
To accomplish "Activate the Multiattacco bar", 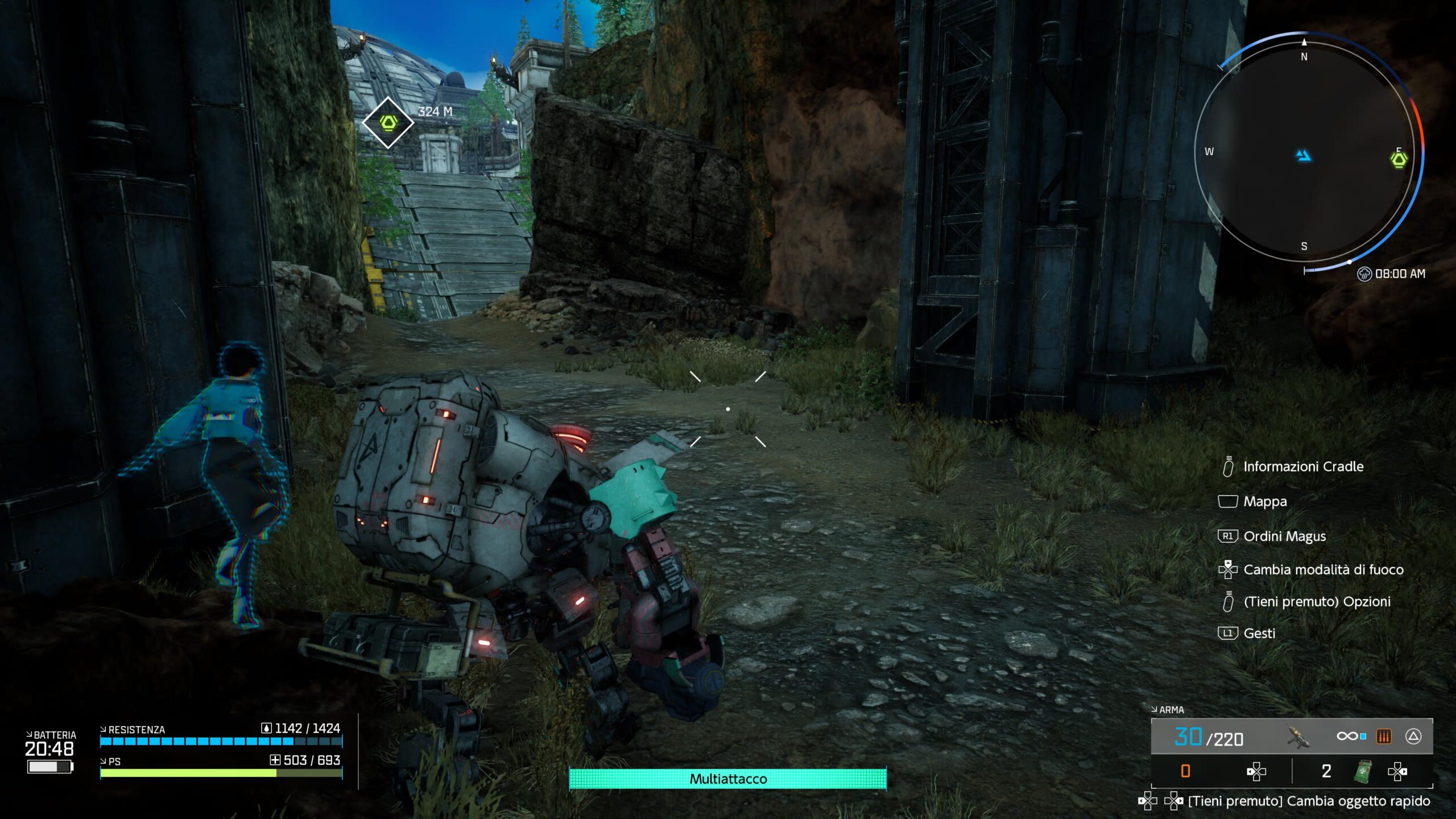I will (x=727, y=779).
